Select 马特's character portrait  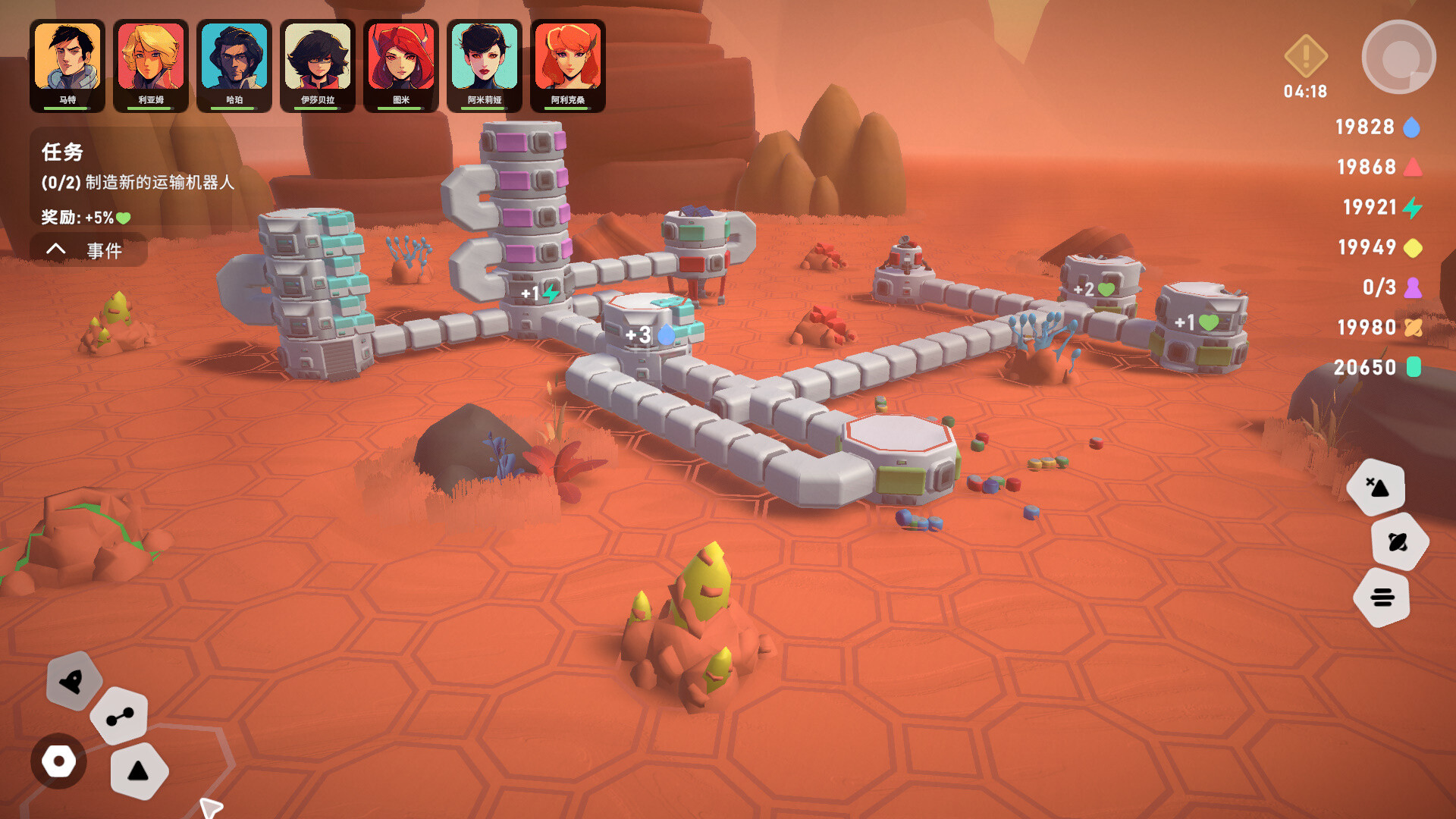(x=67, y=59)
